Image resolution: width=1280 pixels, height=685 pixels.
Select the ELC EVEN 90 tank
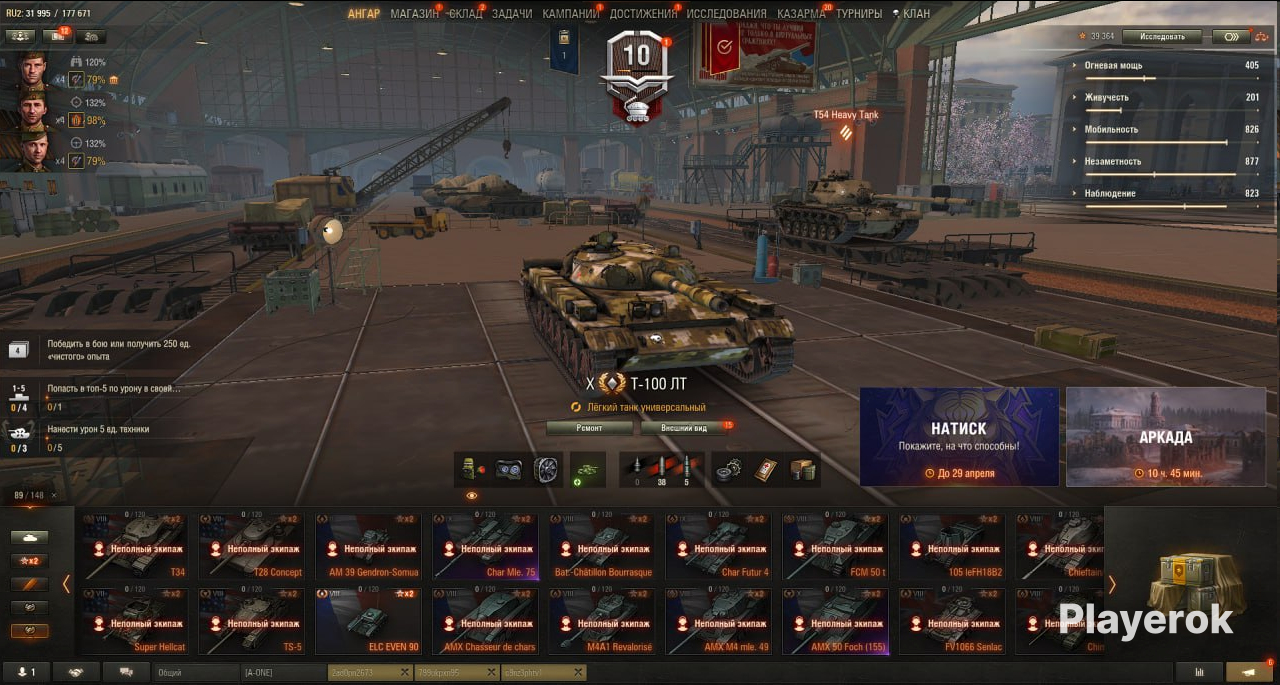(370, 621)
